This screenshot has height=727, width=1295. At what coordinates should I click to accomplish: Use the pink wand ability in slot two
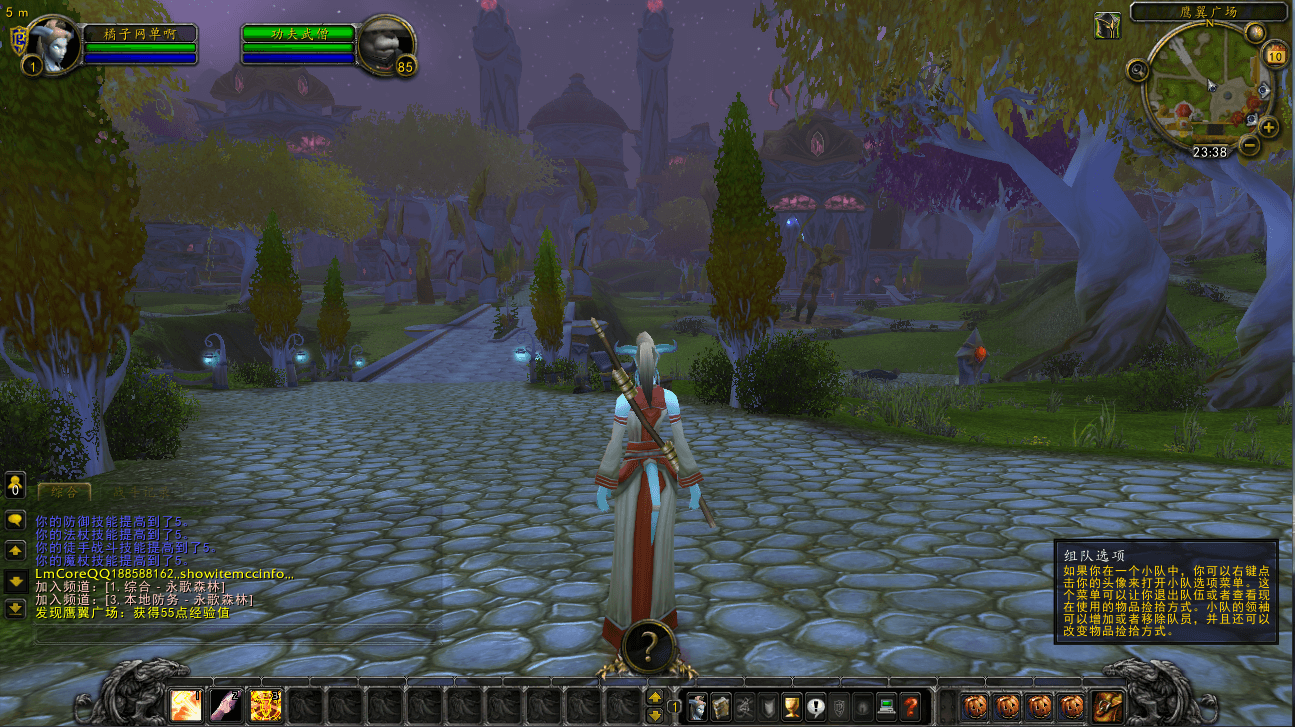226,704
